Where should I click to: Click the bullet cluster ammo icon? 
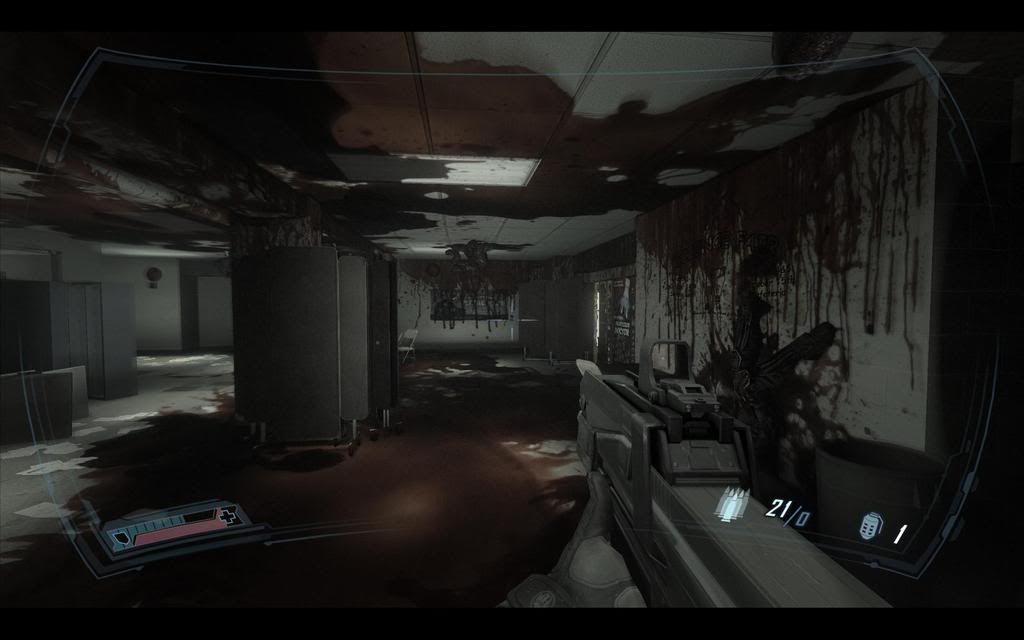coord(729,502)
